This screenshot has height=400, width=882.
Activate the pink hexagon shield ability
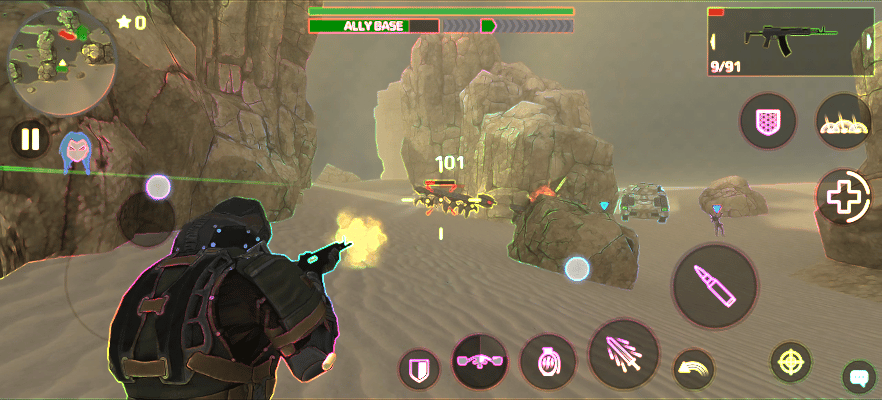768,122
